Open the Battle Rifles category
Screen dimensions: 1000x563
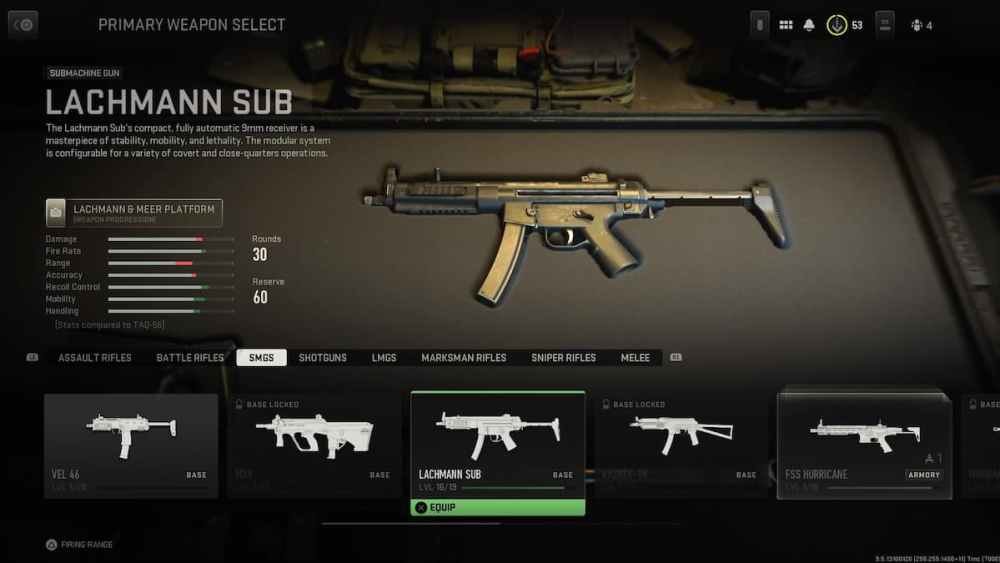click(x=190, y=358)
